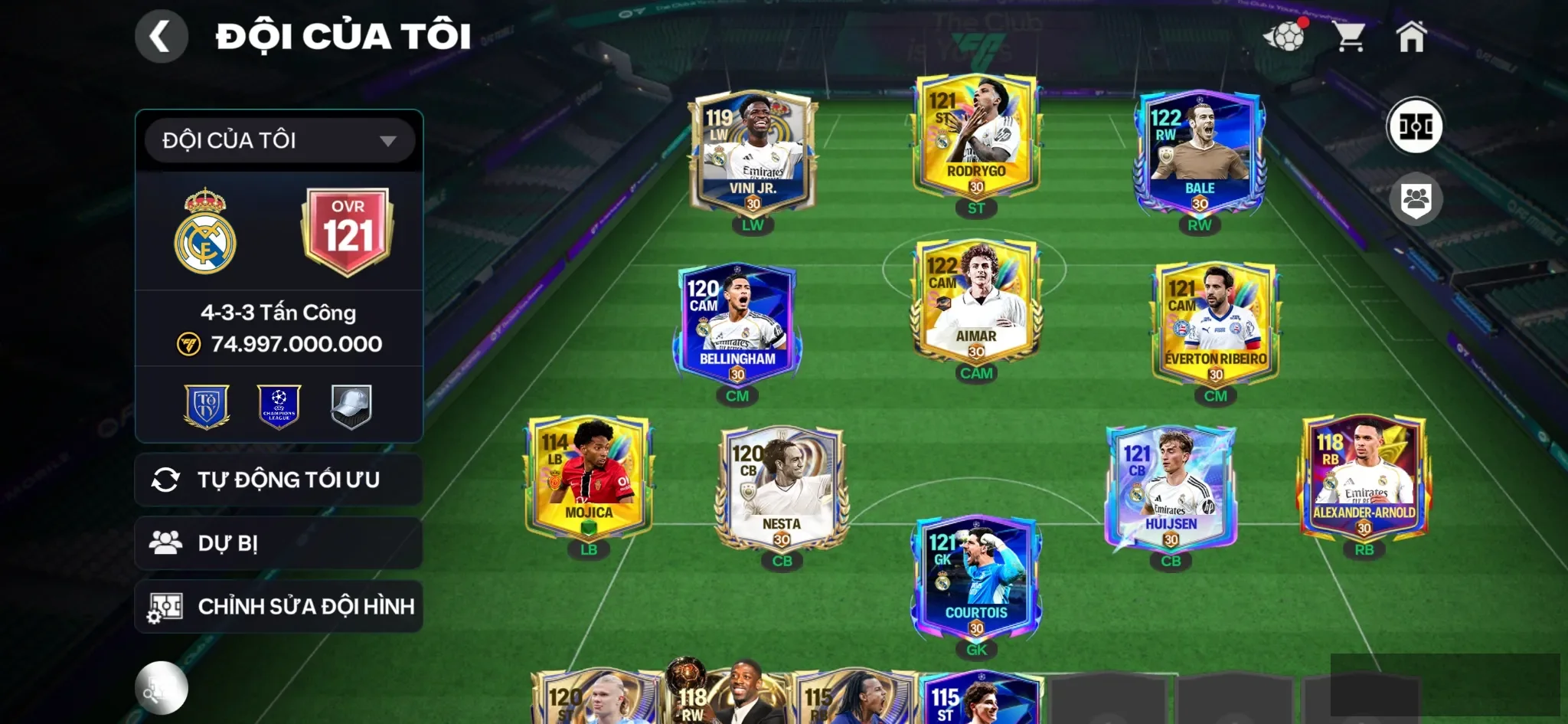
Task: Open the players group badge icon
Action: pyautogui.click(x=1416, y=199)
